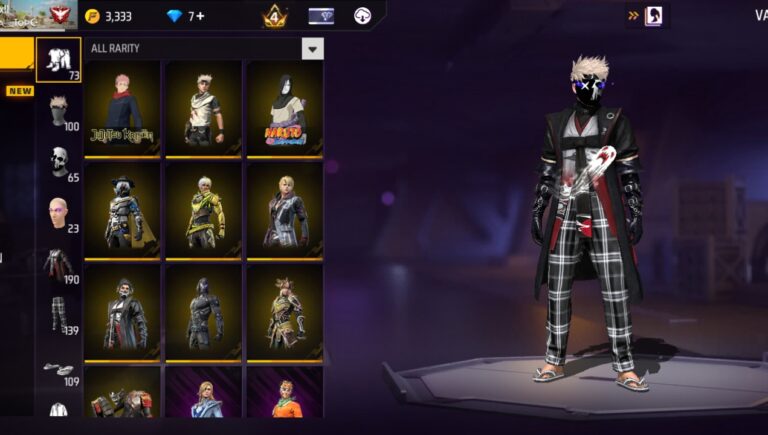This screenshot has height=435, width=768.
Task: Add diamonds using the plus button
Action: 200,16
